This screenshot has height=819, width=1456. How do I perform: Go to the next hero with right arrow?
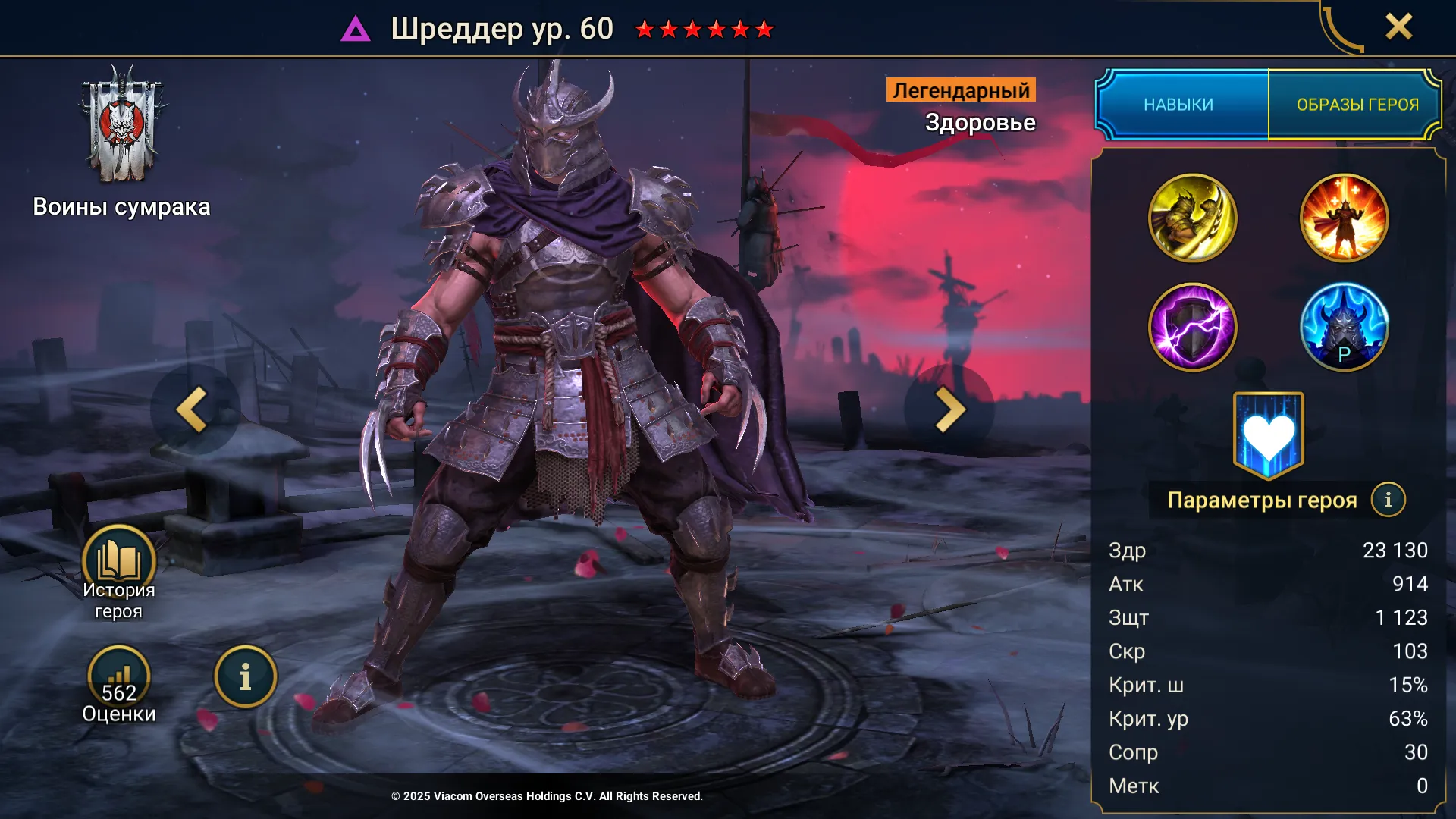click(x=949, y=409)
